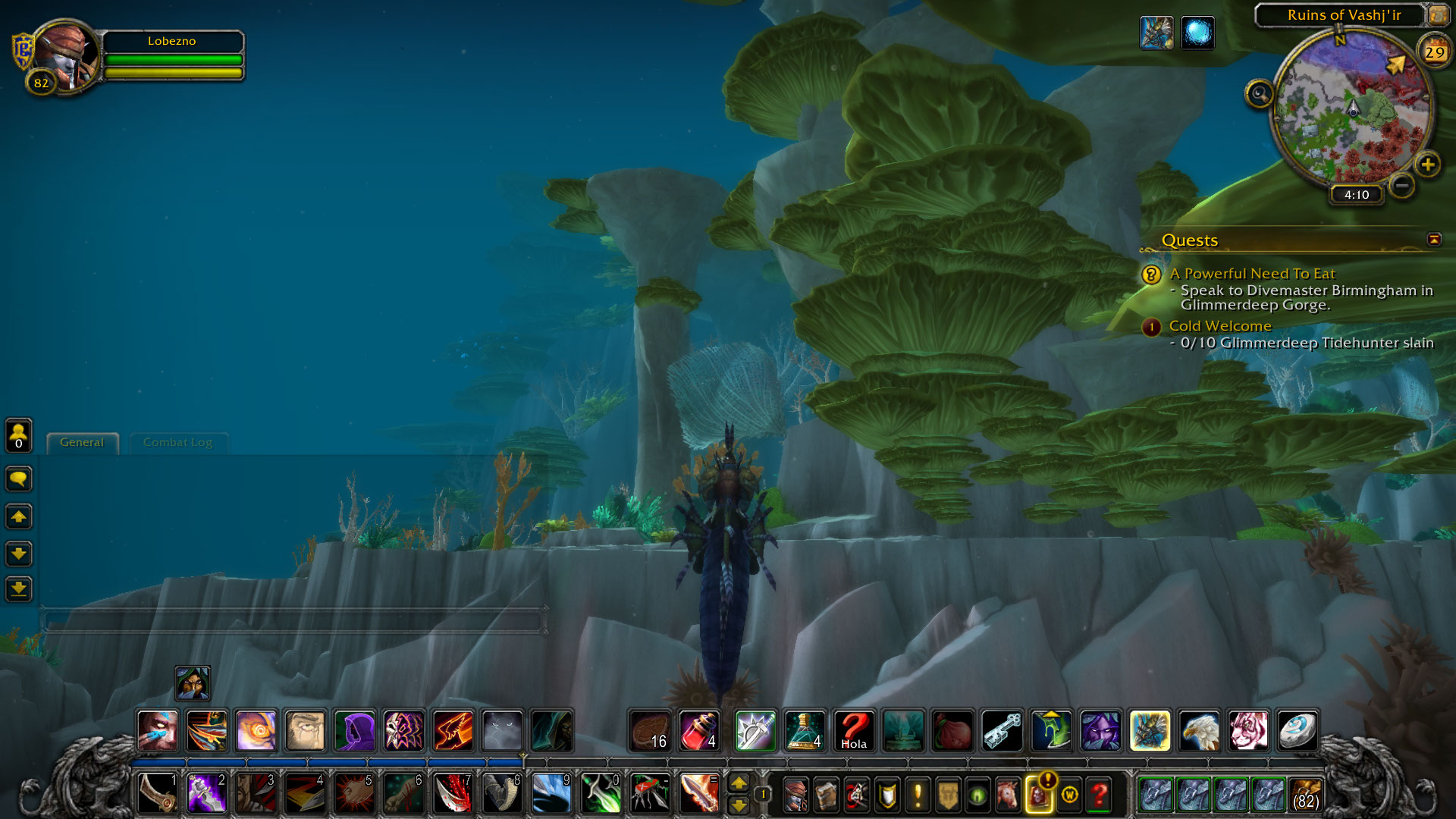Select the General chat tab
The image size is (1456, 819).
coord(82,442)
